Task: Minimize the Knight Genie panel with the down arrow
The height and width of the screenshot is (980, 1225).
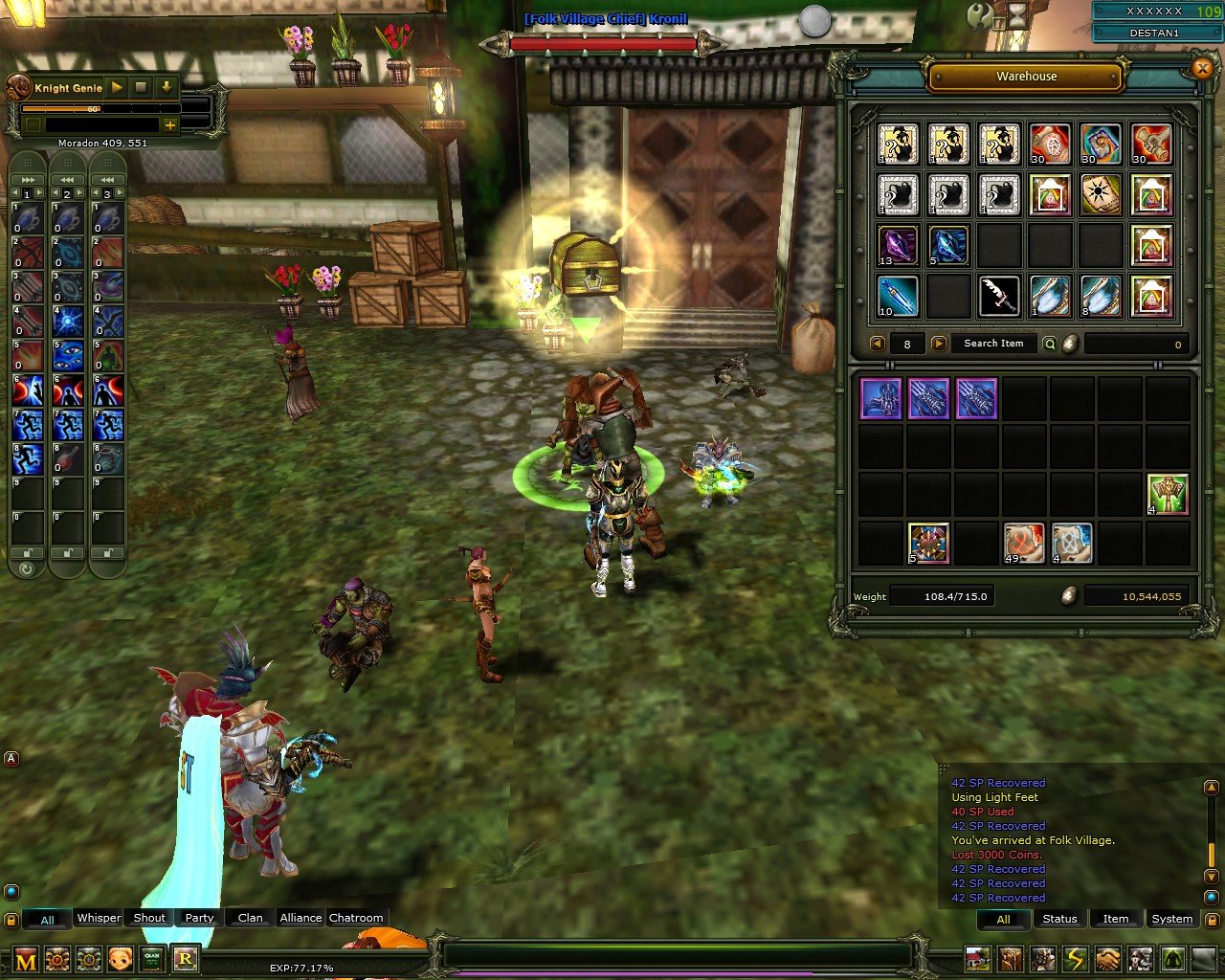Action: coord(167,88)
